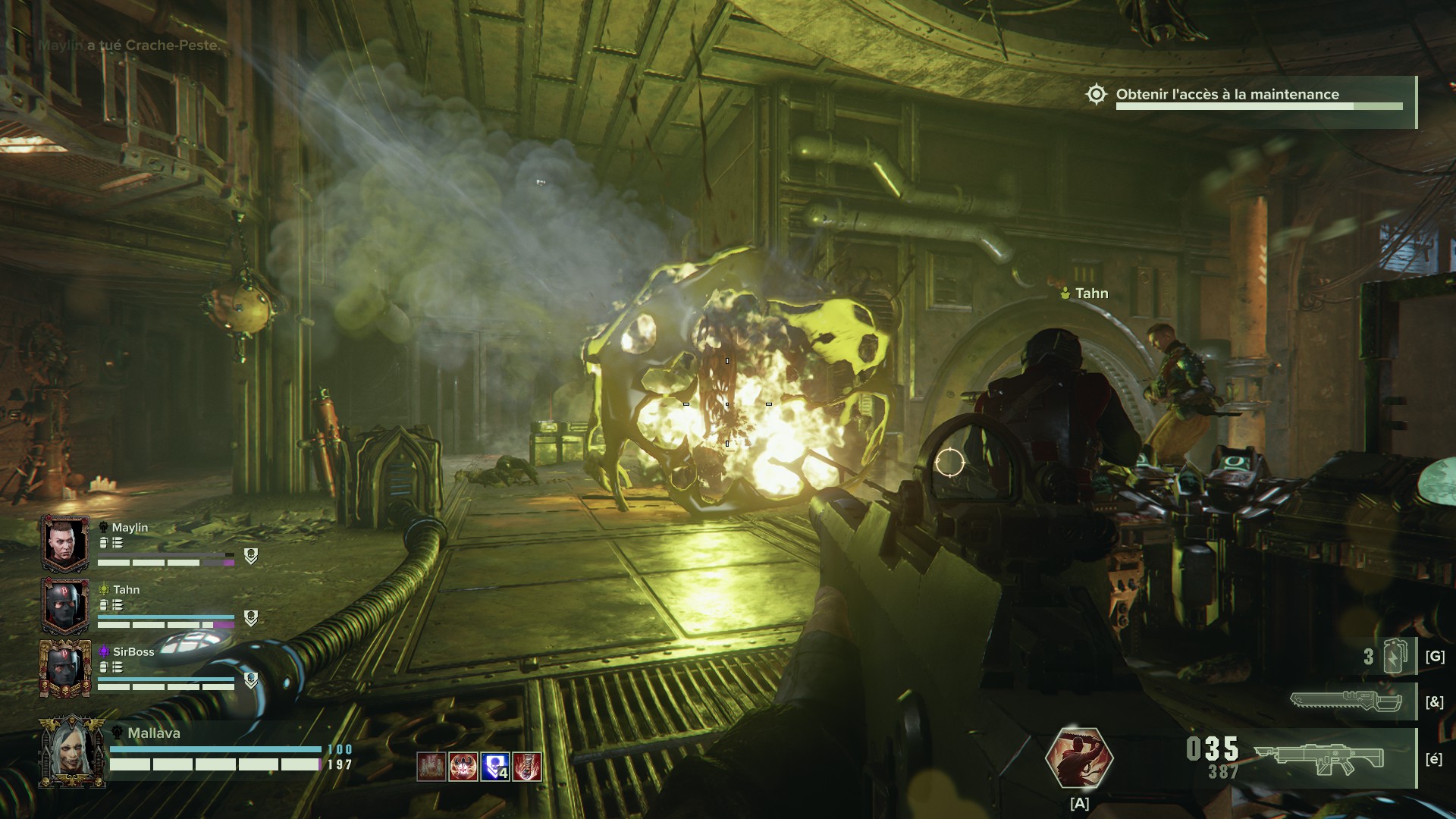Select the grenade slot
The image size is (1456, 819).
[x=1395, y=657]
